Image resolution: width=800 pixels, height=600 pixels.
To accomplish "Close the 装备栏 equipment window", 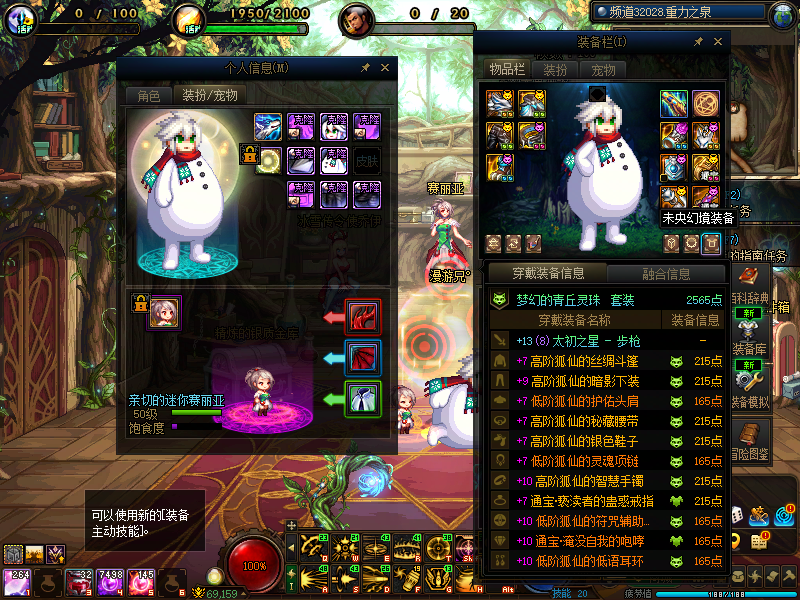I will point(716,42).
